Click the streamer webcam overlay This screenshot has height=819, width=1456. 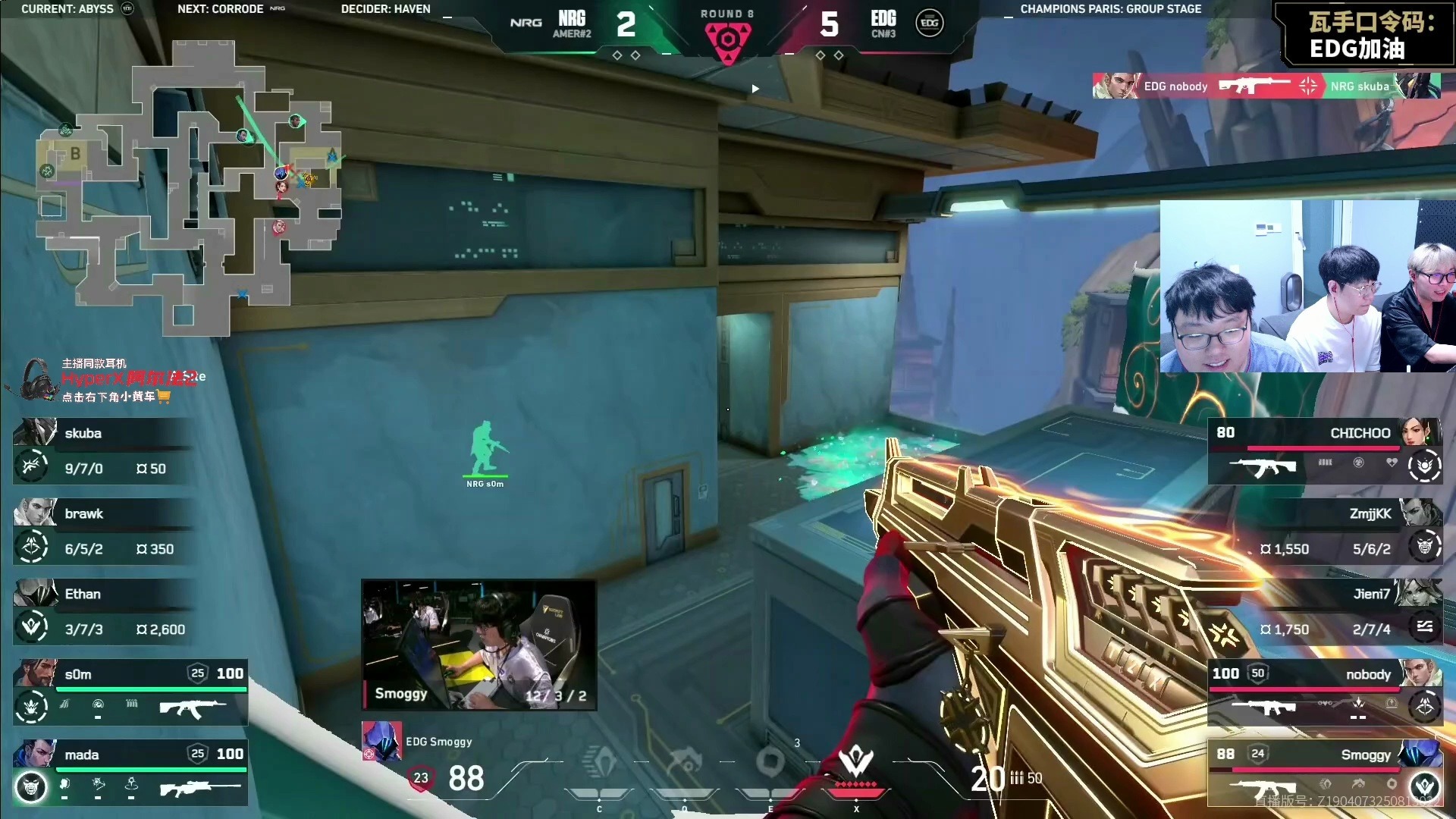[x=1307, y=287]
